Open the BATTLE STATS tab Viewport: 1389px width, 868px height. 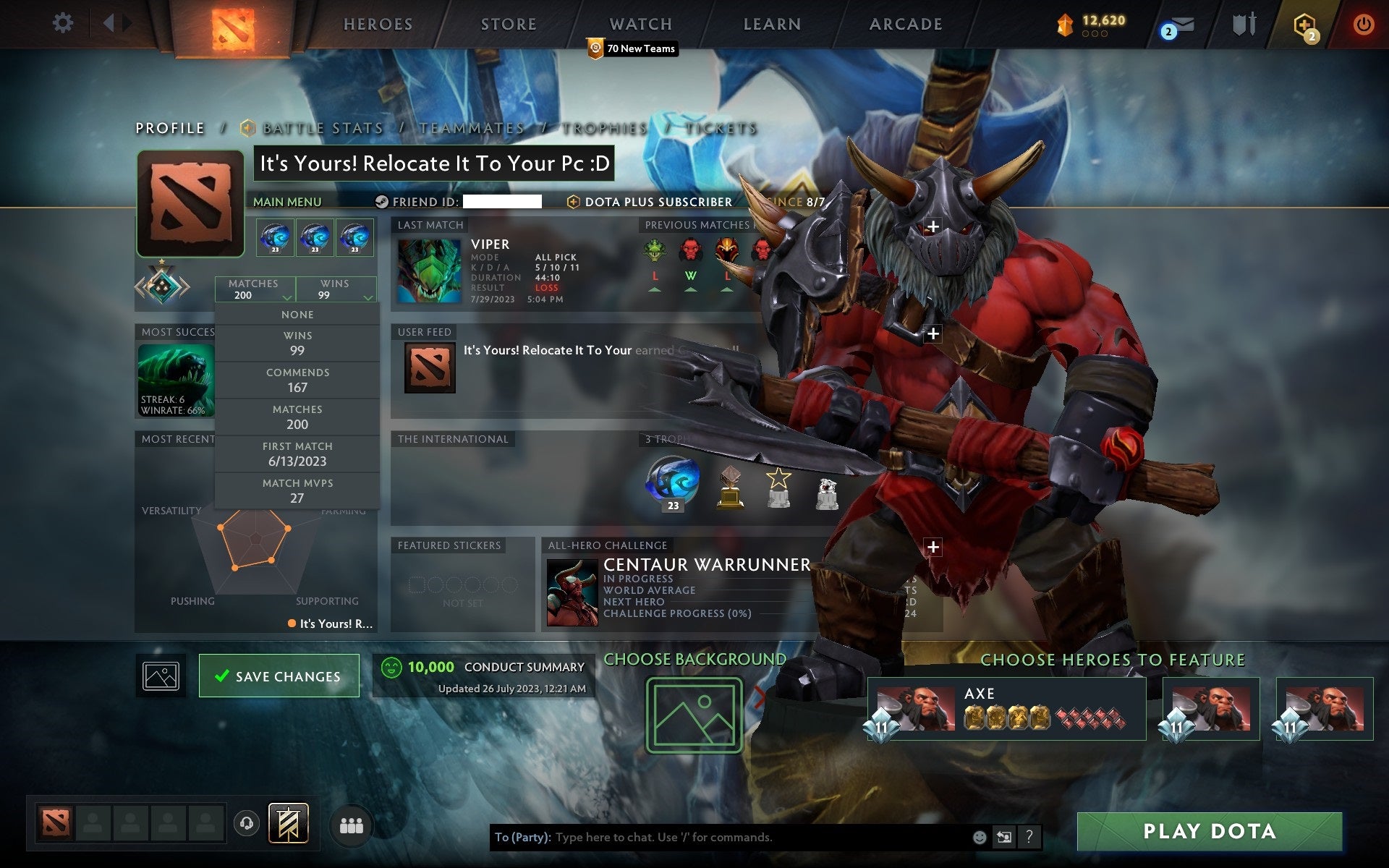[323, 127]
